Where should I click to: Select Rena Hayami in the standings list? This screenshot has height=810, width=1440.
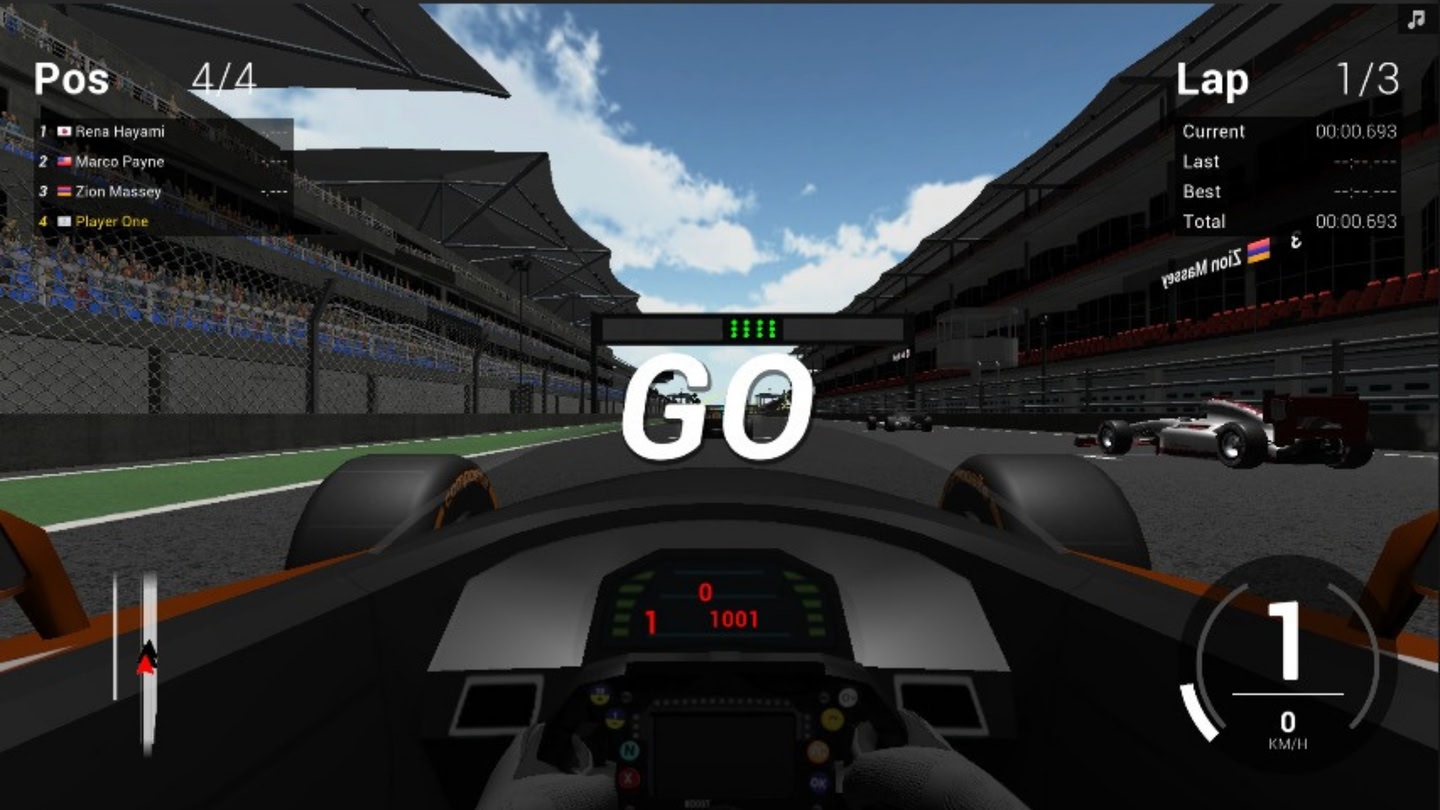tap(120, 131)
